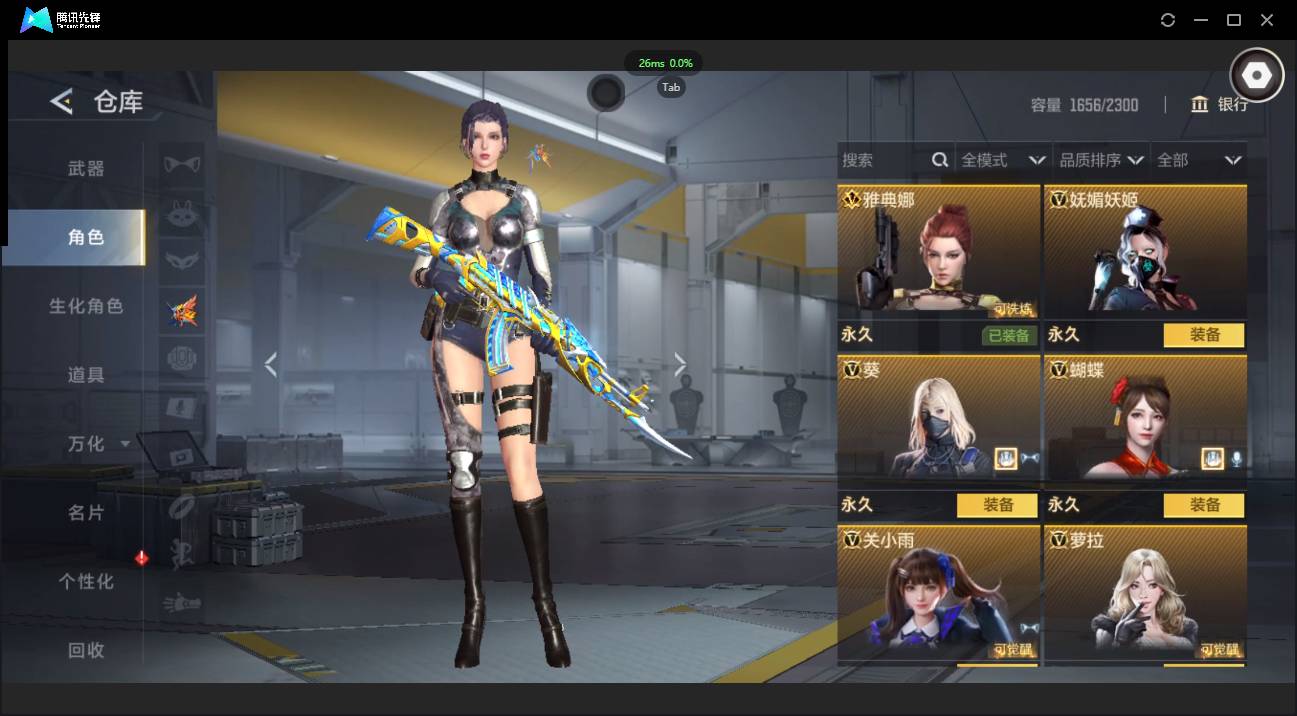
Task: Switch to the 武器 tab
Action: (86, 169)
